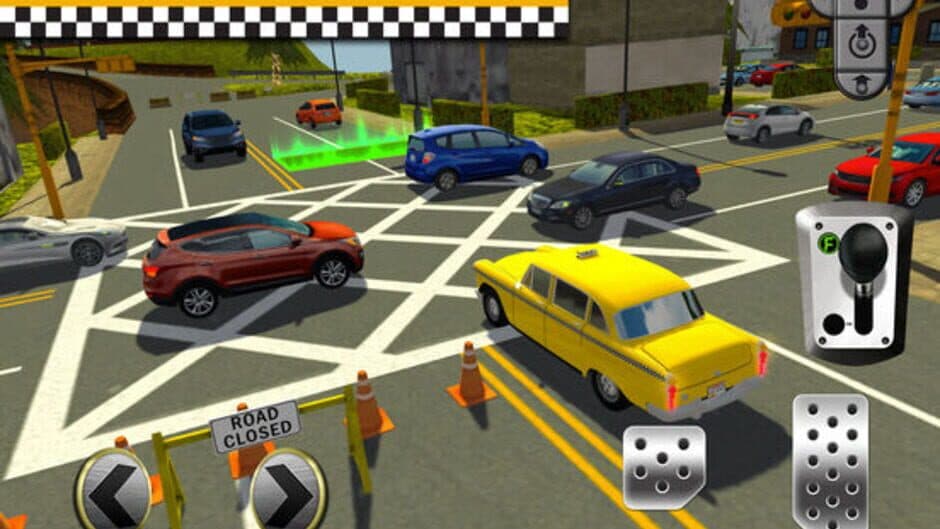The height and width of the screenshot is (529, 940).
Task: Step on the accelerator pedal
Action: 829,459
